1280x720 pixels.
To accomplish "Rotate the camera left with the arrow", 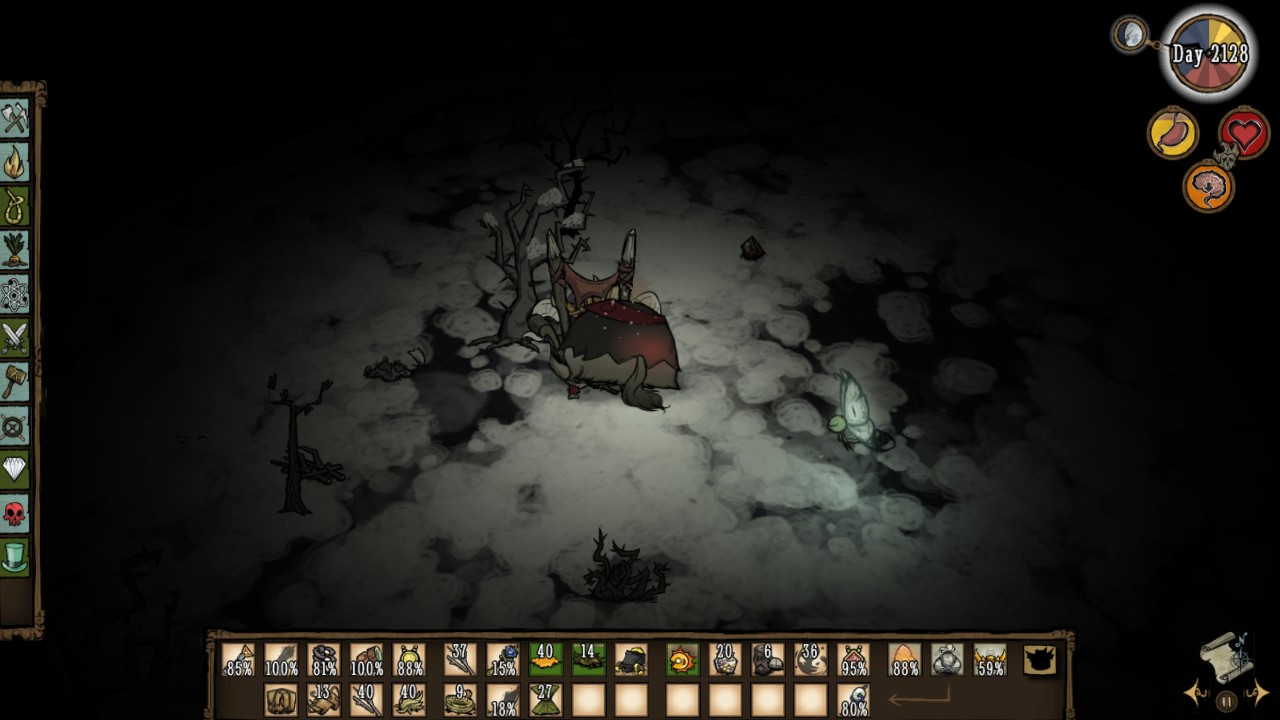I will point(1192,692).
